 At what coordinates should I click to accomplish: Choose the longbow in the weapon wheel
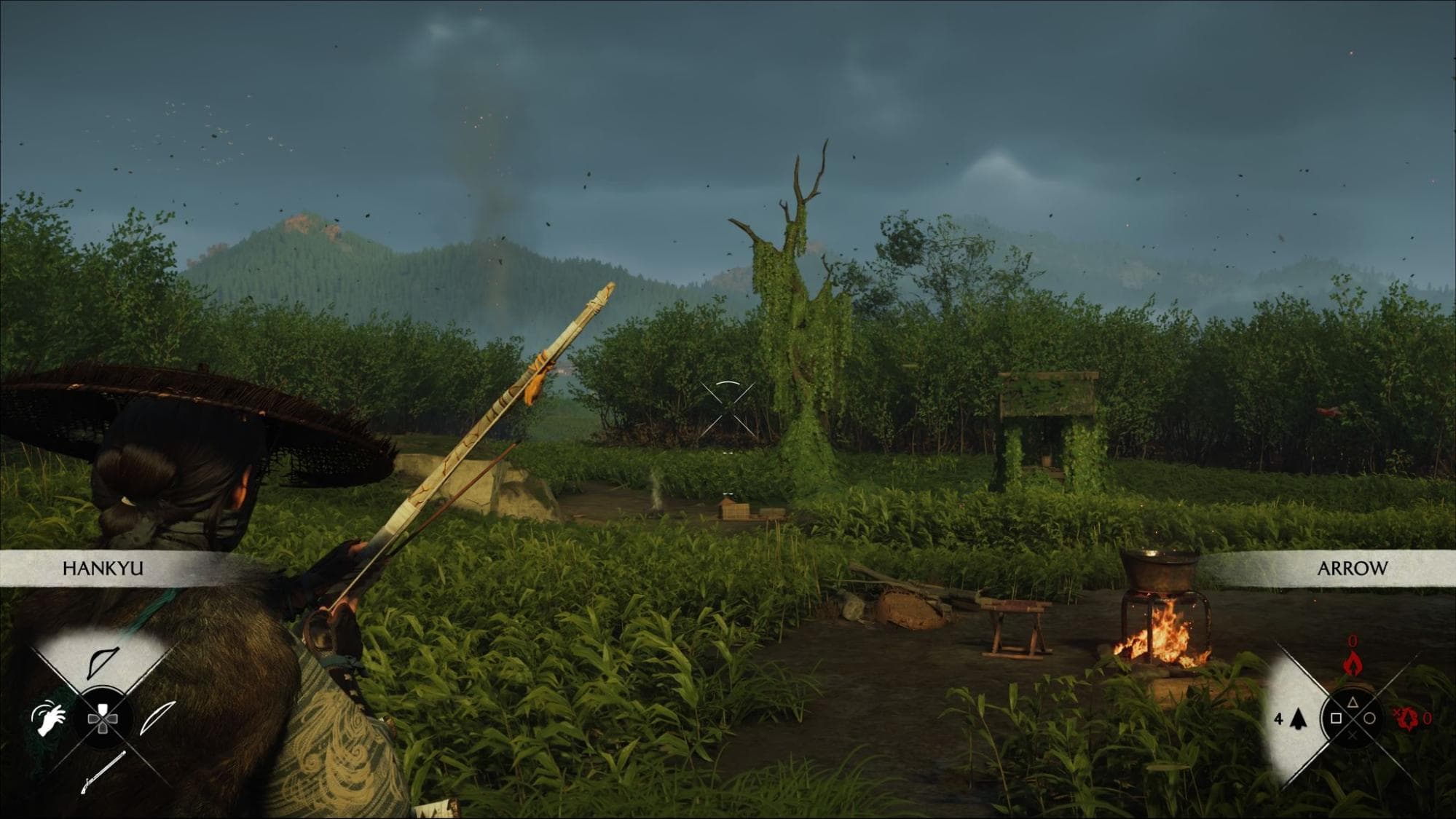(x=158, y=716)
